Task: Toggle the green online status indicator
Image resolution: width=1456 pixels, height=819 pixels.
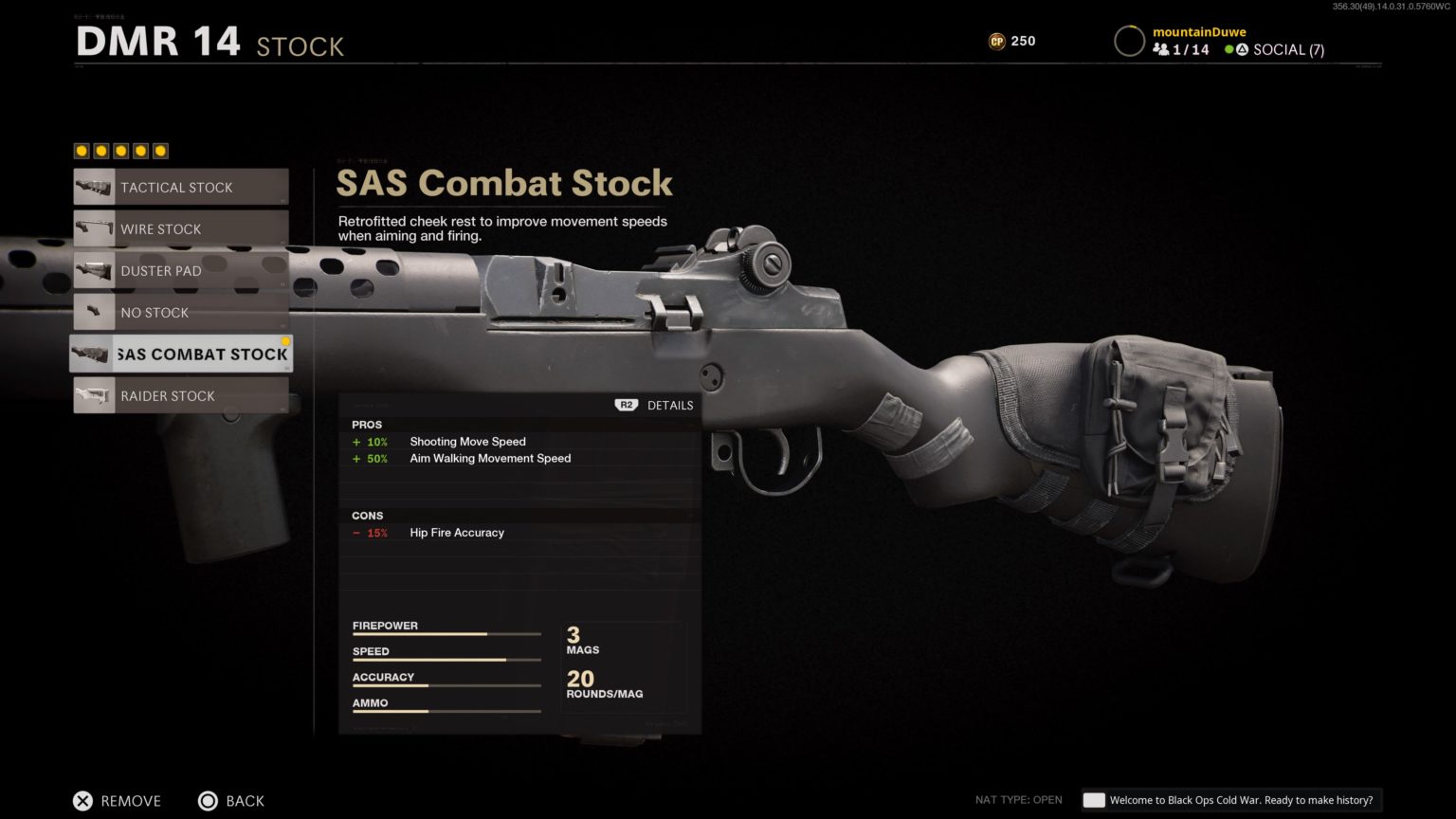Action: [1228, 49]
